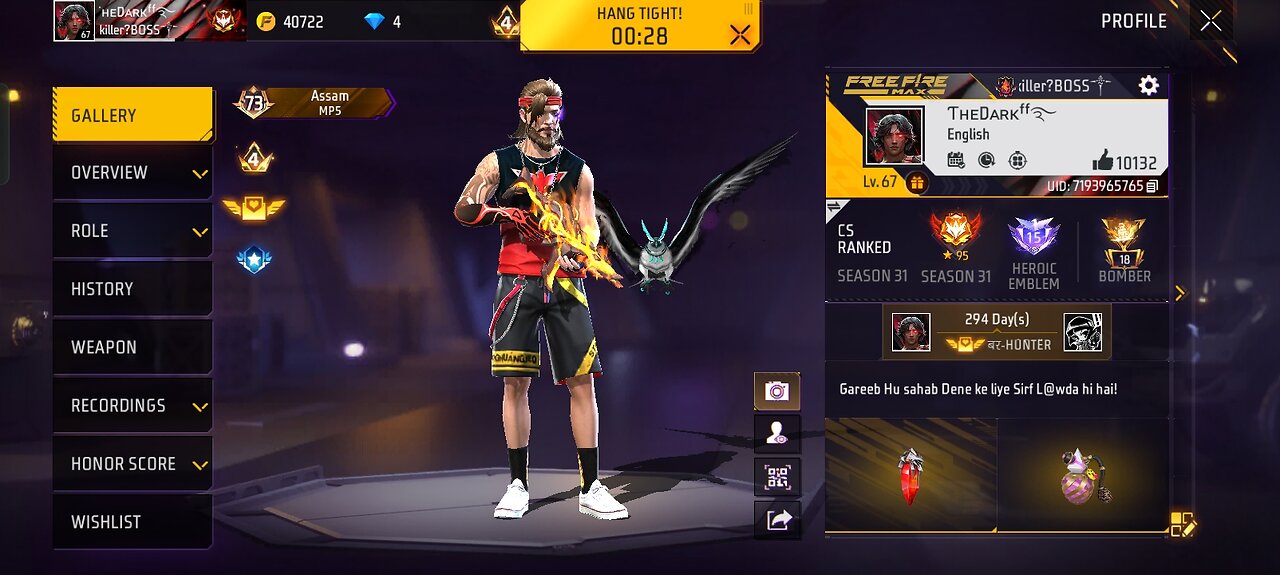This screenshot has height=575, width=1280.
Task: Select the red crystal item showcase slot
Action: 910,476
